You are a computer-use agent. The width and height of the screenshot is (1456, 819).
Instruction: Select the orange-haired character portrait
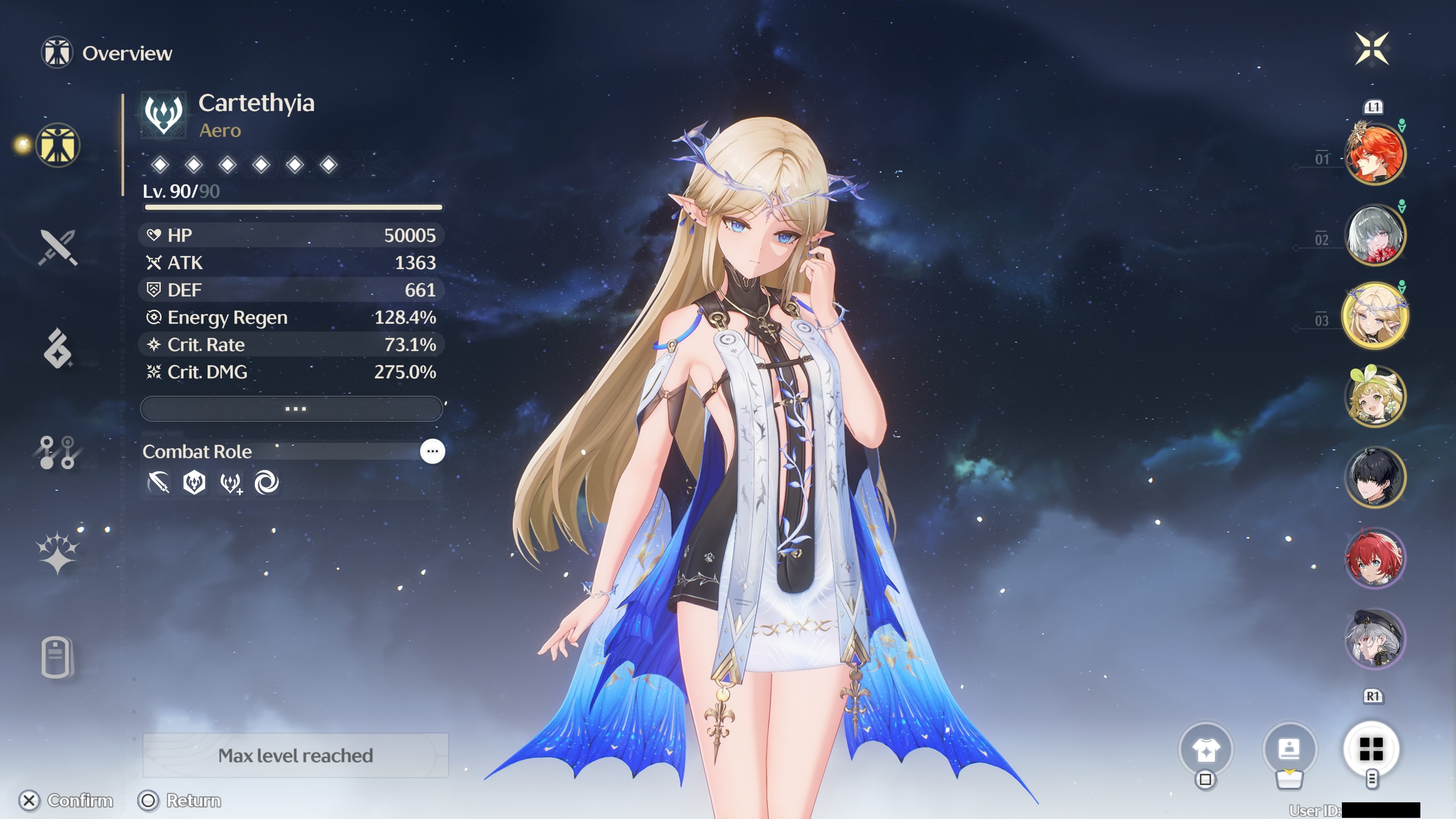tap(1374, 154)
